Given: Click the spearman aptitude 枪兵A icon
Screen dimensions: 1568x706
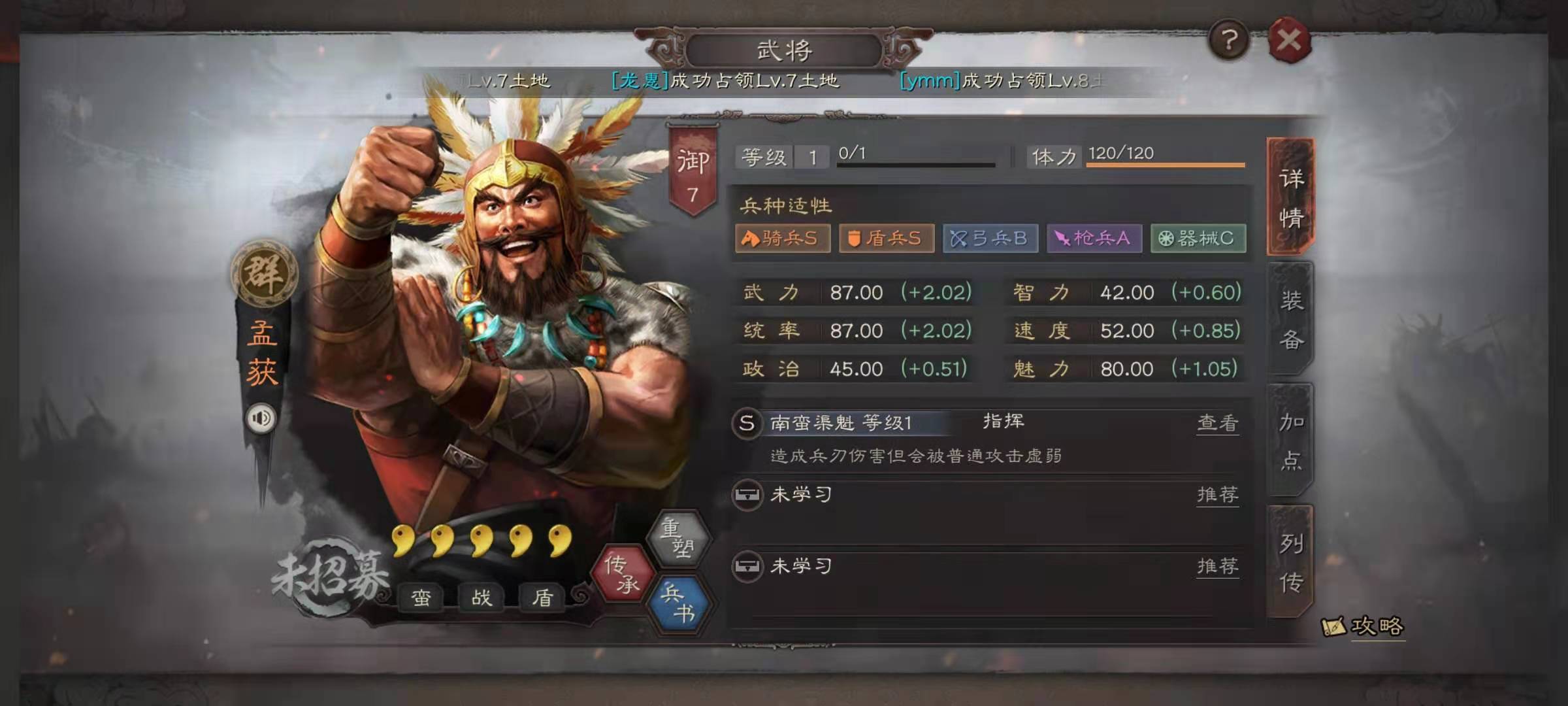Looking at the screenshot, I should pos(1094,239).
